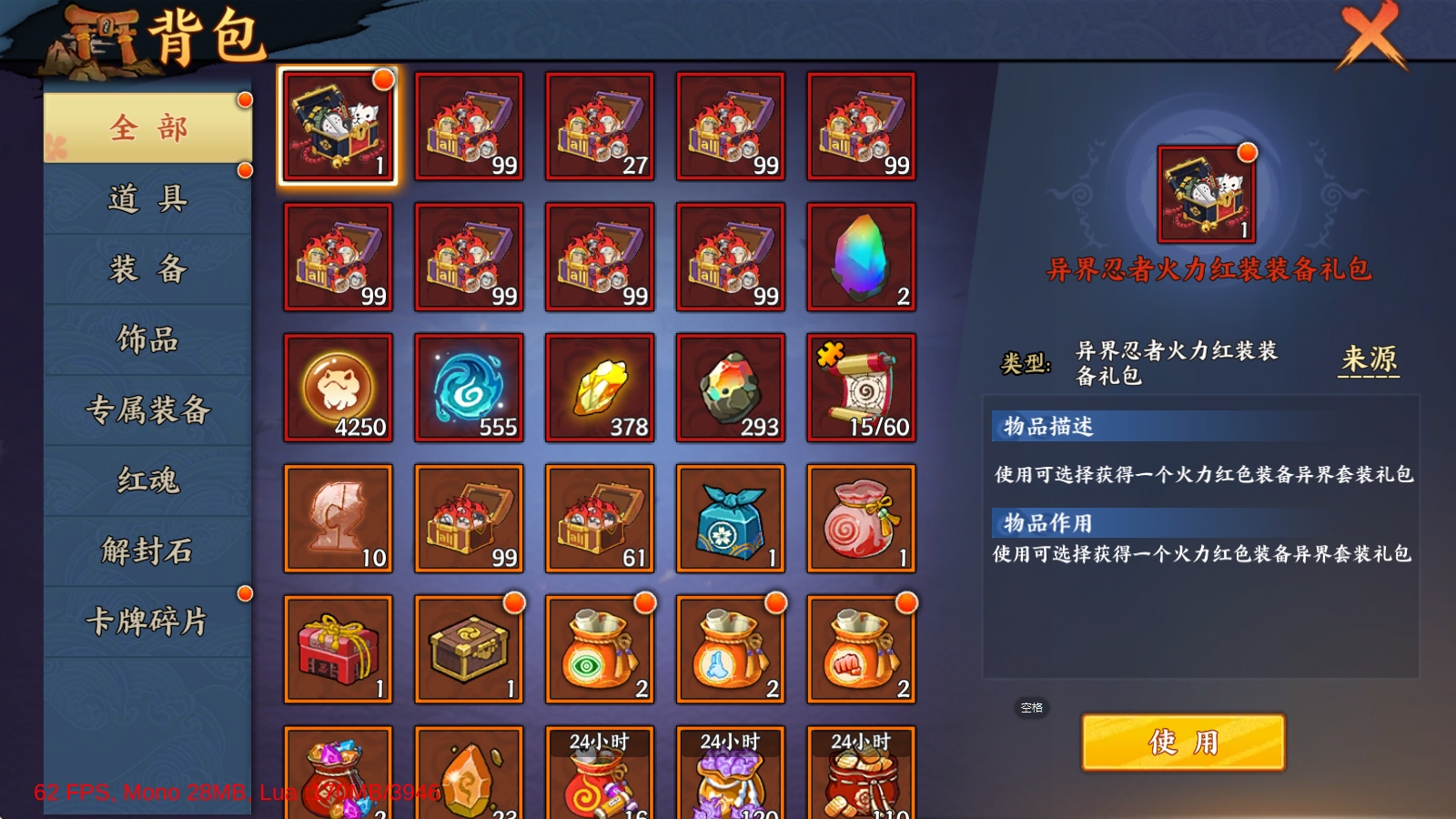Image resolution: width=1456 pixels, height=819 pixels.
Task: Open the scroll item marked 15/60
Action: tap(862, 386)
